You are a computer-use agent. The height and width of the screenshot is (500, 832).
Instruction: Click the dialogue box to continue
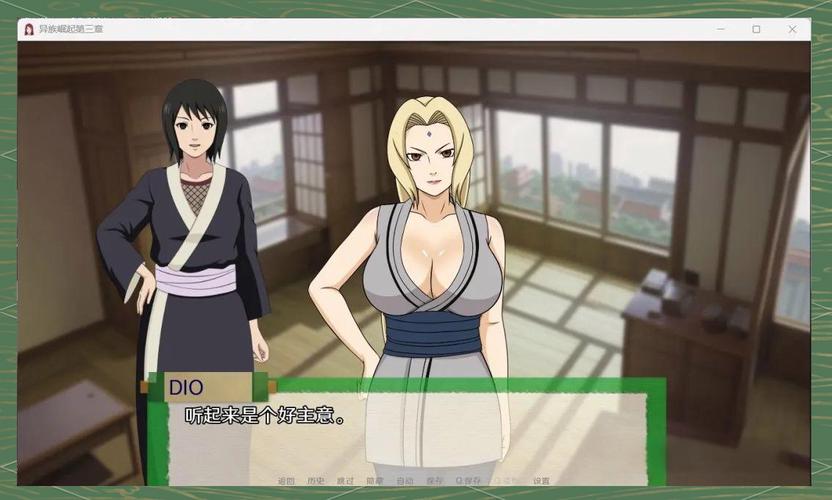[x=405, y=425]
